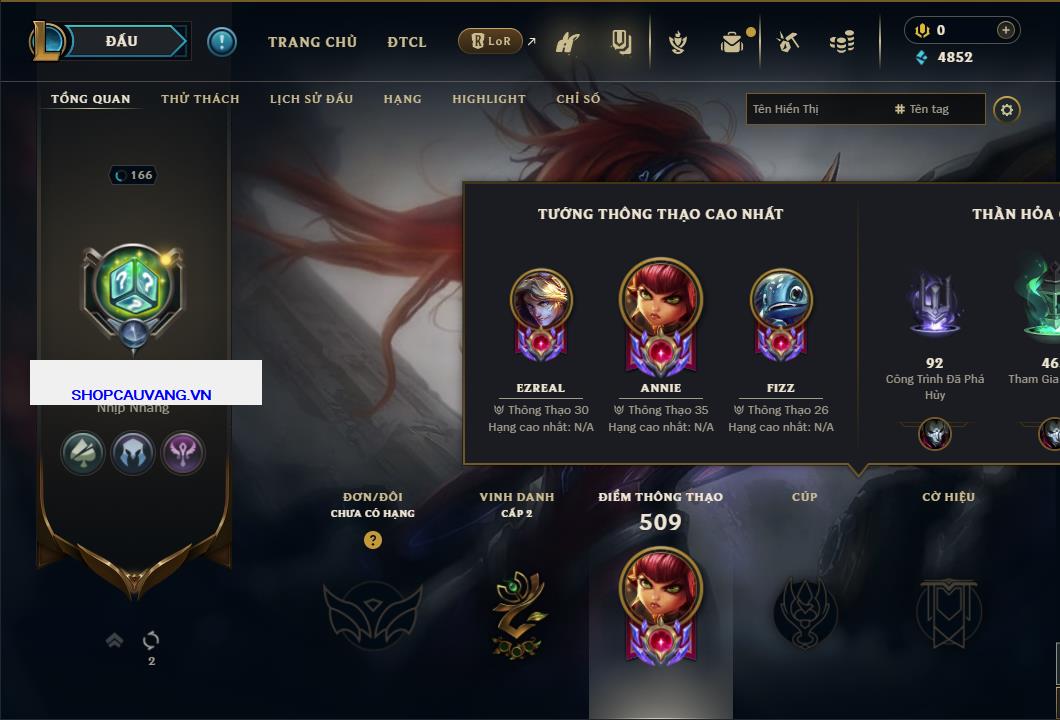Screen dimensions: 1060x720
Task: View the CHỈ SỐ stats tab
Action: tap(578, 99)
